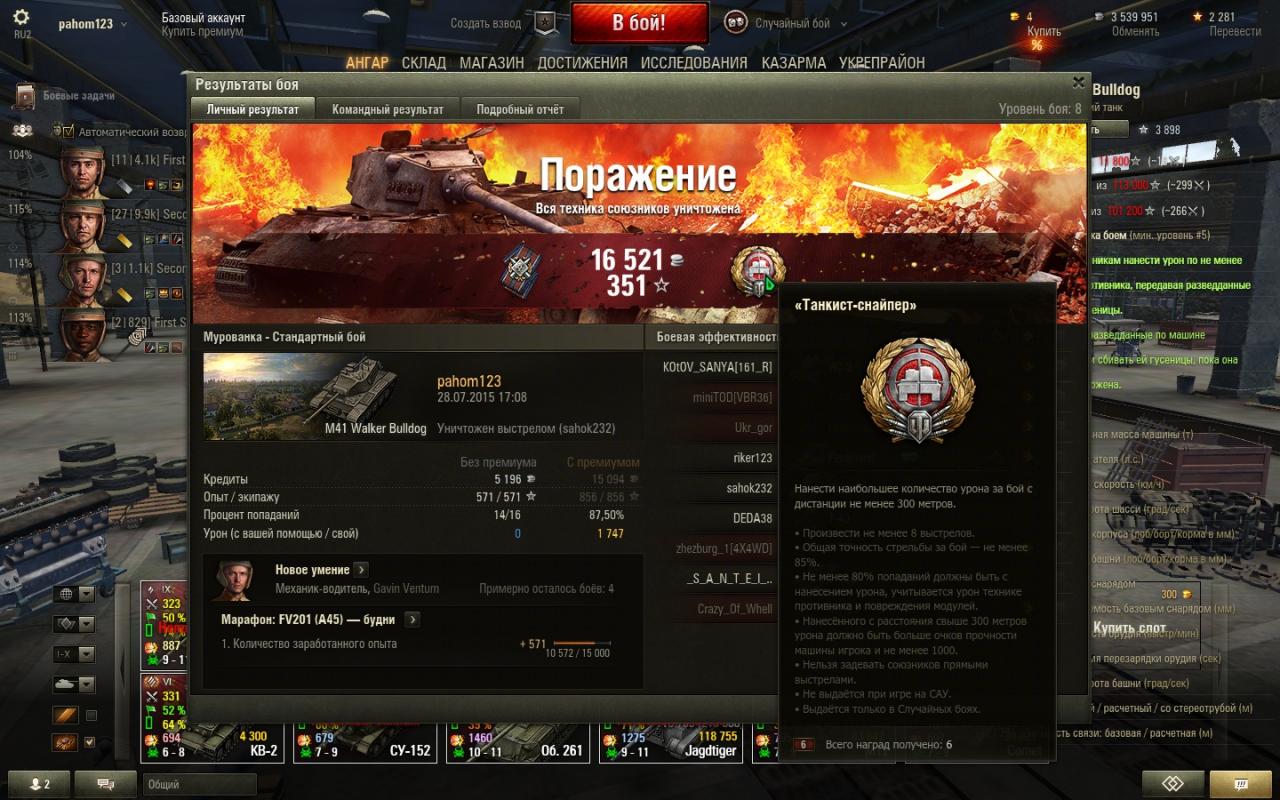Click «Купить премиум» under account name
The image size is (1280, 800).
pos(203,32)
